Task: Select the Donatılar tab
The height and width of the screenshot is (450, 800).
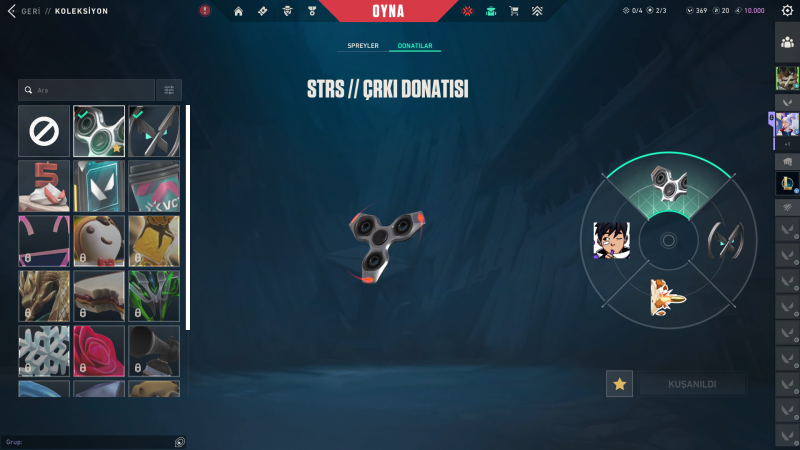Action: coord(415,47)
